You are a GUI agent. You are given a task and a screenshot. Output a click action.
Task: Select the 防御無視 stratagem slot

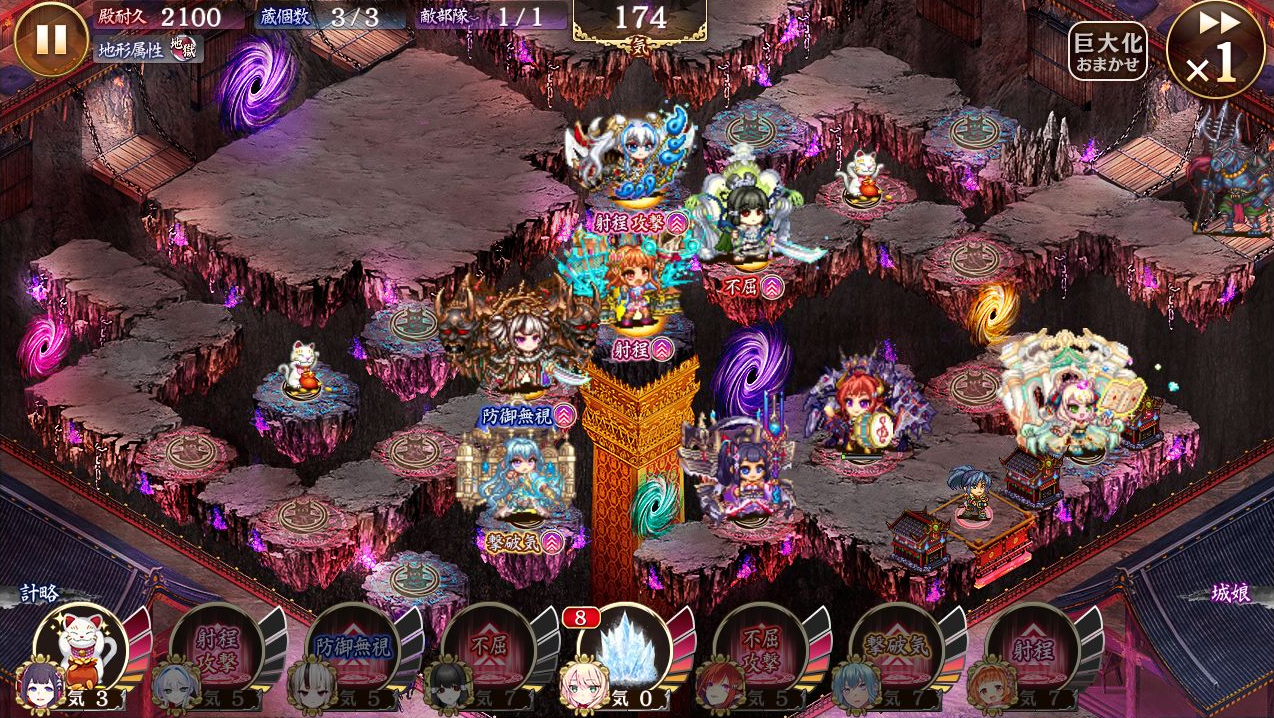point(352,650)
